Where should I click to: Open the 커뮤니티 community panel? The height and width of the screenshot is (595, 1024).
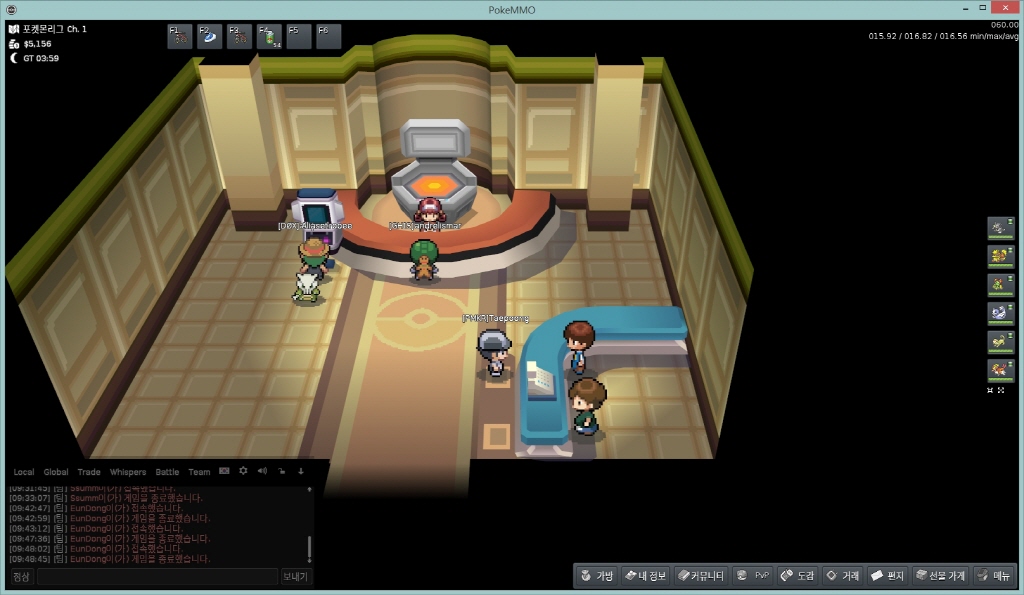pyautogui.click(x=699, y=576)
